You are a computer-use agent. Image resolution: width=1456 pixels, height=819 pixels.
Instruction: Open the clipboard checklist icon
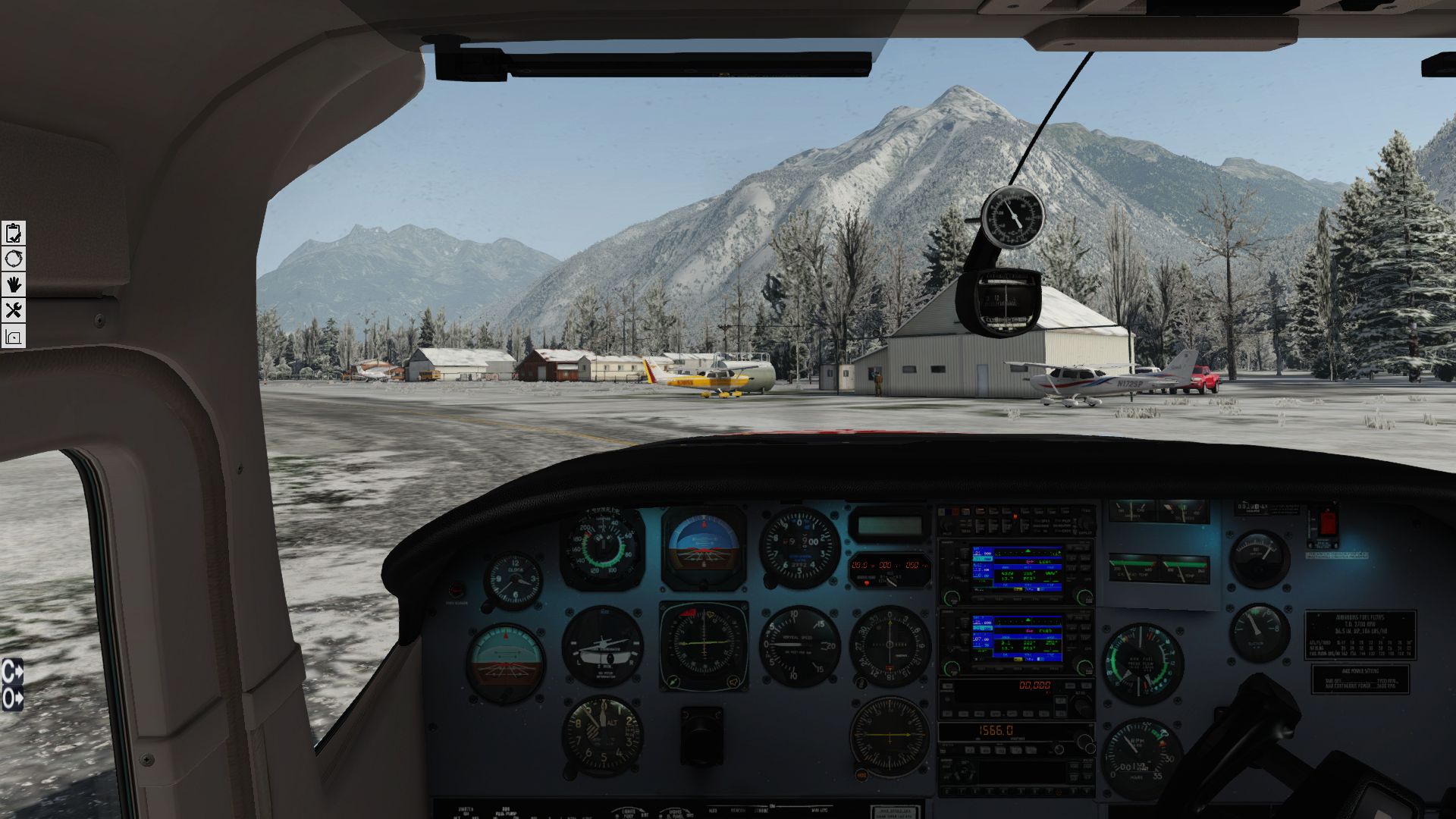(x=13, y=233)
